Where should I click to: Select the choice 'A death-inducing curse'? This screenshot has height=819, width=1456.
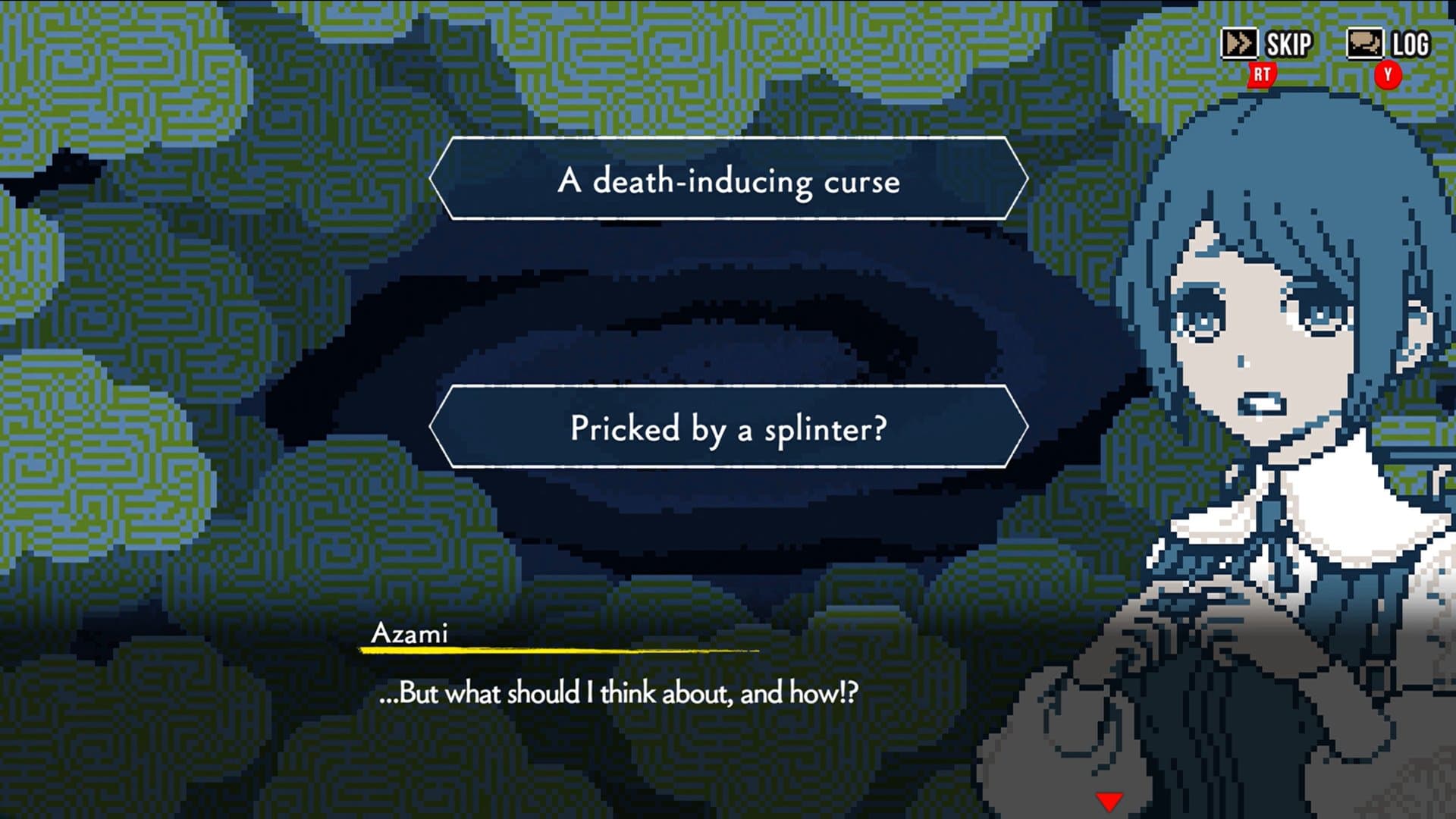pyautogui.click(x=728, y=180)
